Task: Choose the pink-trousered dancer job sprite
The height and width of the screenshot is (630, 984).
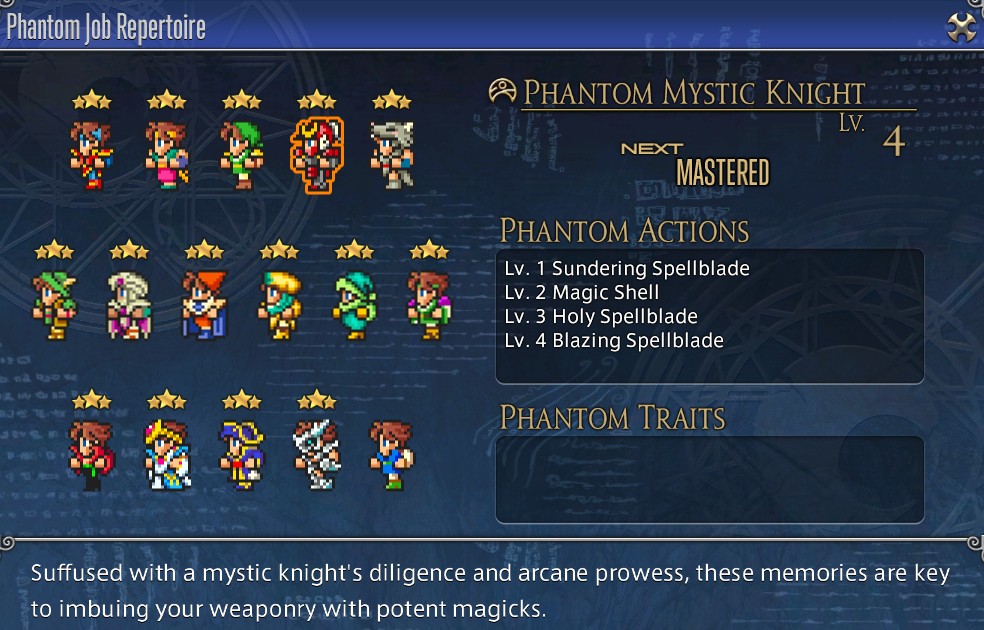Action: (166, 155)
